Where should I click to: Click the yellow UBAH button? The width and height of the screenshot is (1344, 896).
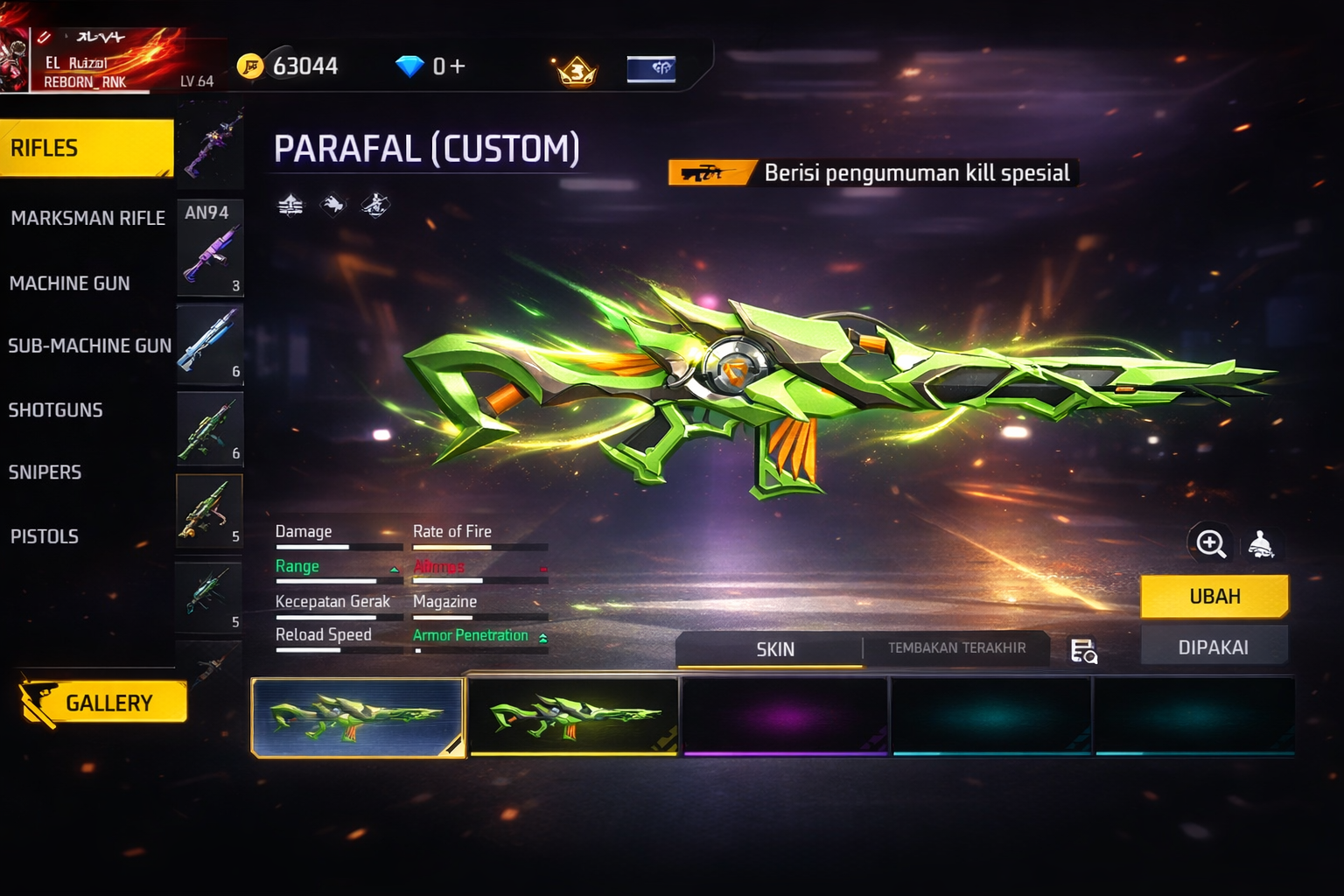[x=1214, y=597]
